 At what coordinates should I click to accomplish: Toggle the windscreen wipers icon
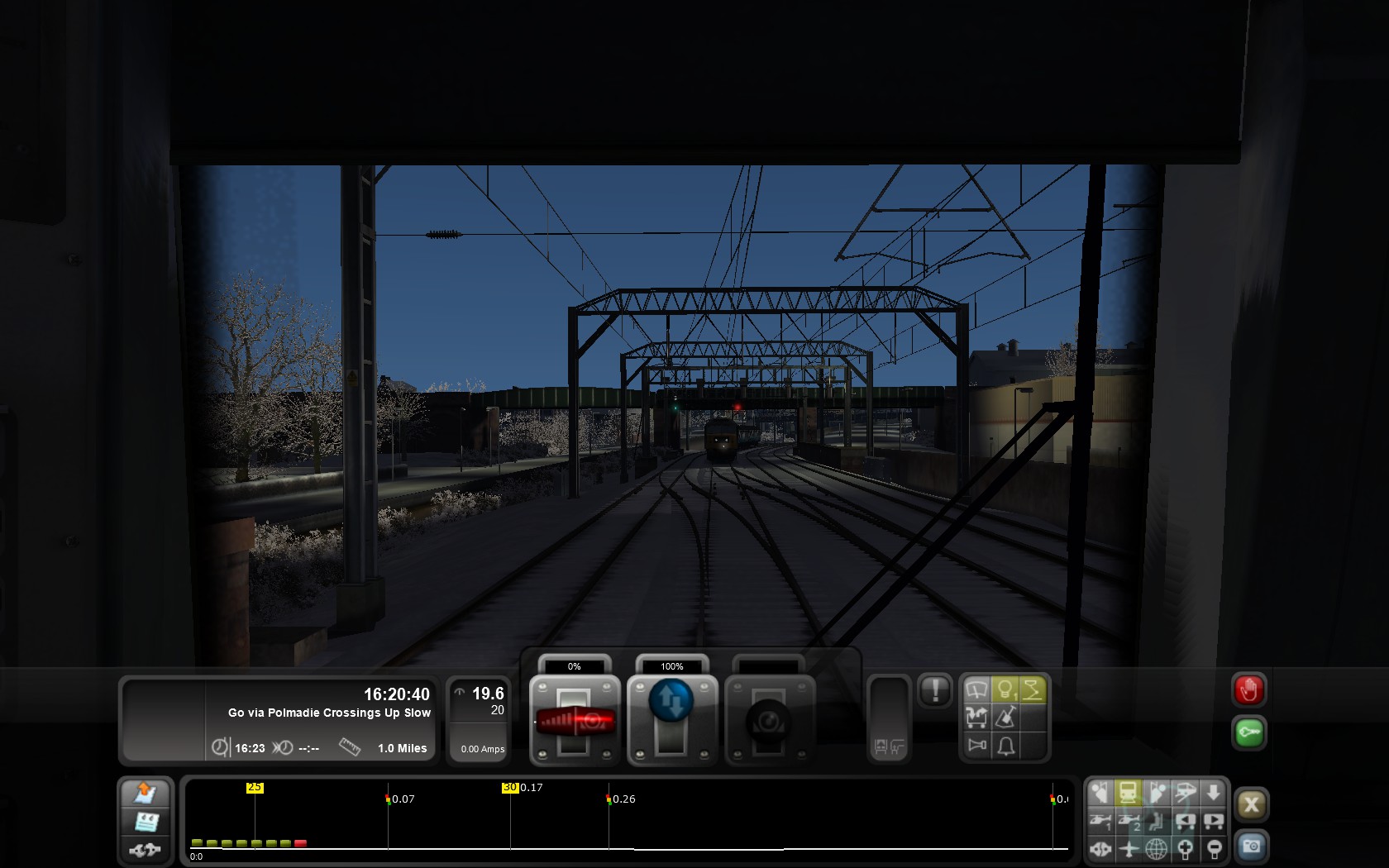point(977,690)
